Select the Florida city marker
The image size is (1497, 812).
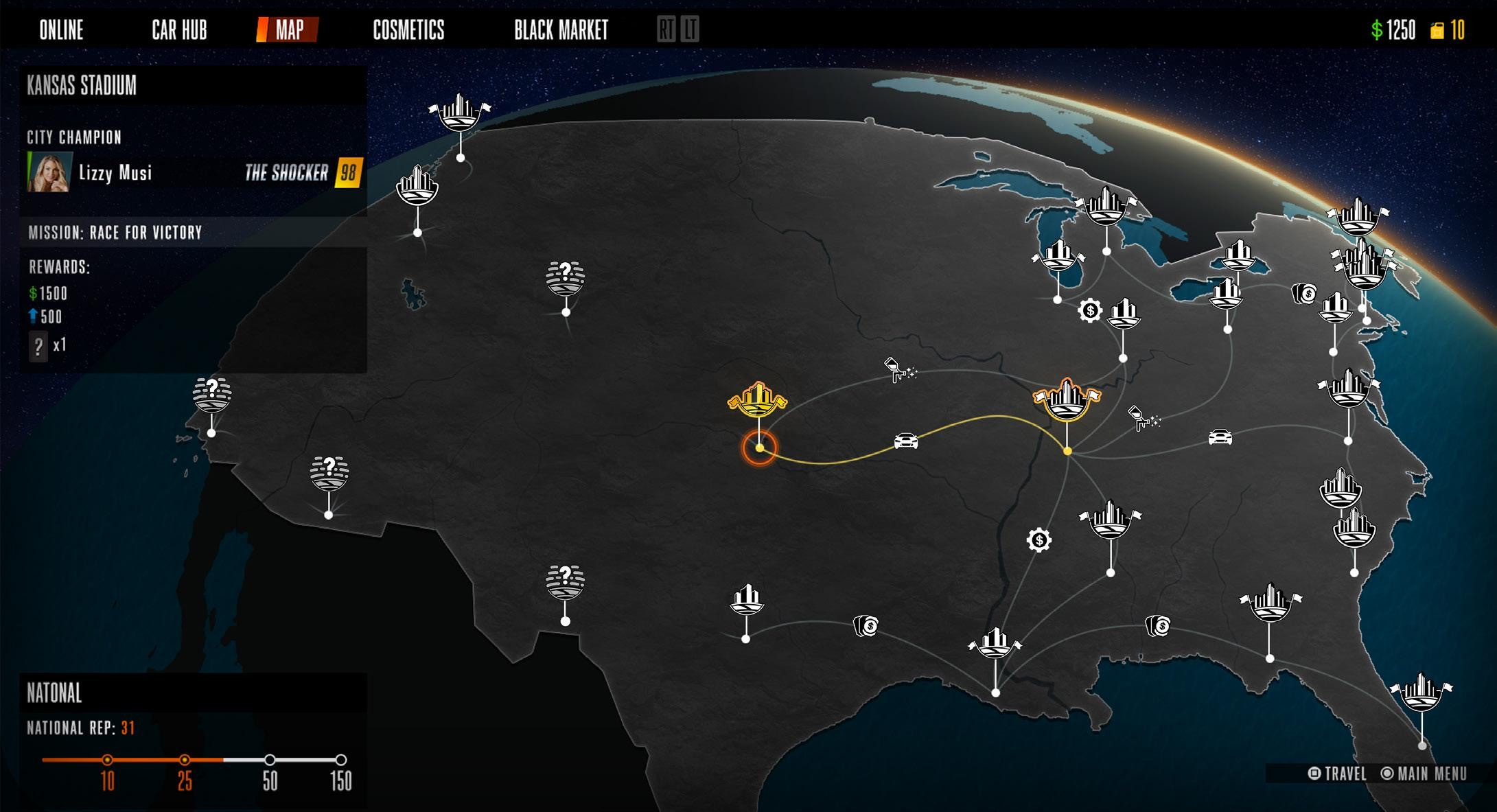1421,692
